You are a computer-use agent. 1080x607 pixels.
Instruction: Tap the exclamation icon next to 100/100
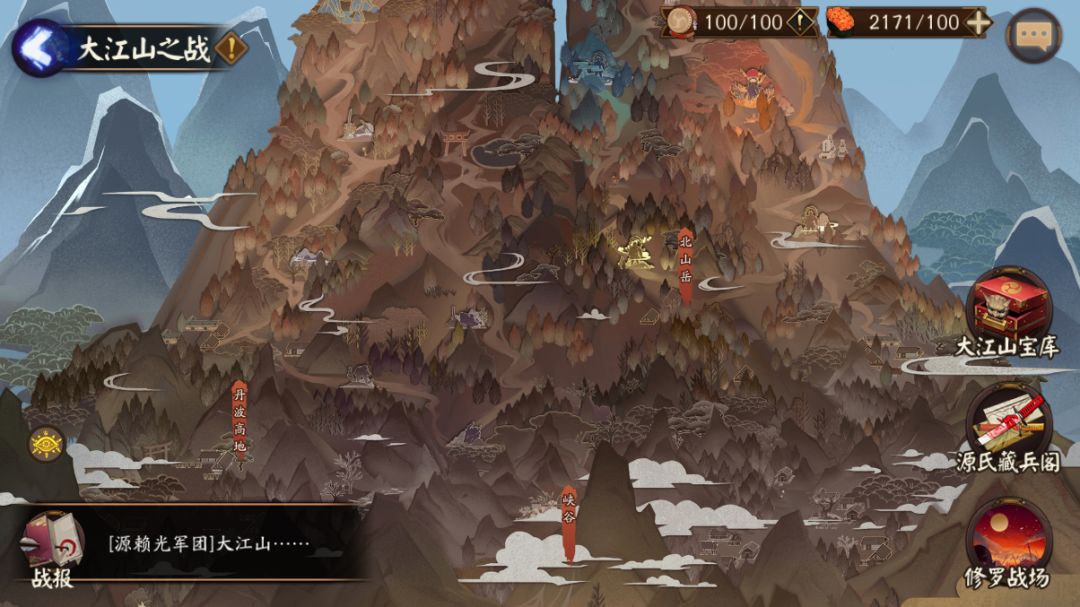pos(802,22)
